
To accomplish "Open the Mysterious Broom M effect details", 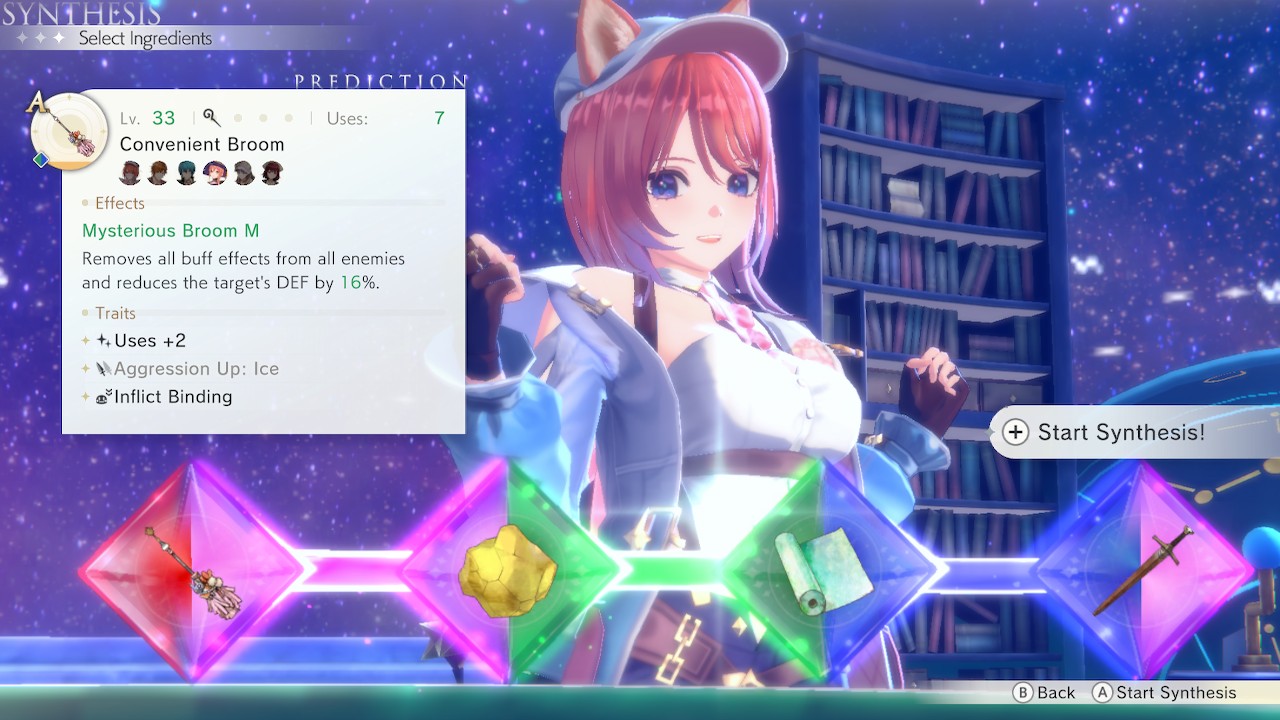I will (x=171, y=230).
